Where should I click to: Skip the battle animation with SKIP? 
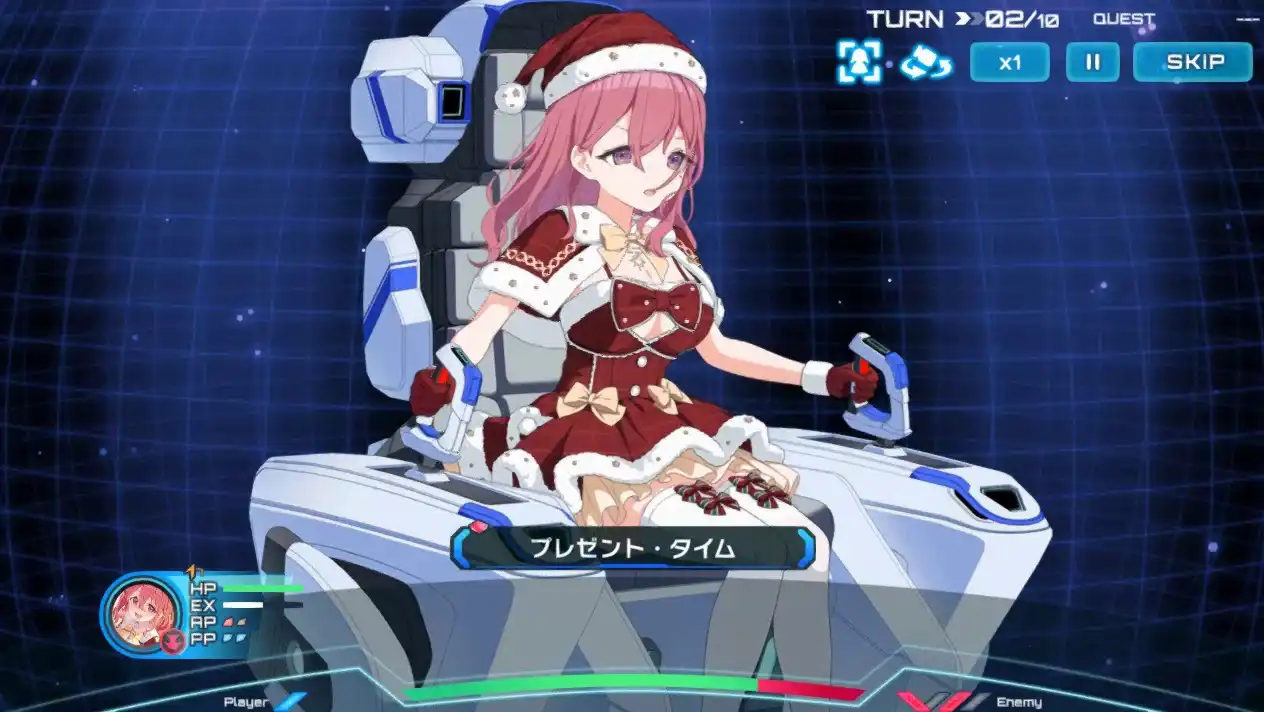pyautogui.click(x=1192, y=62)
